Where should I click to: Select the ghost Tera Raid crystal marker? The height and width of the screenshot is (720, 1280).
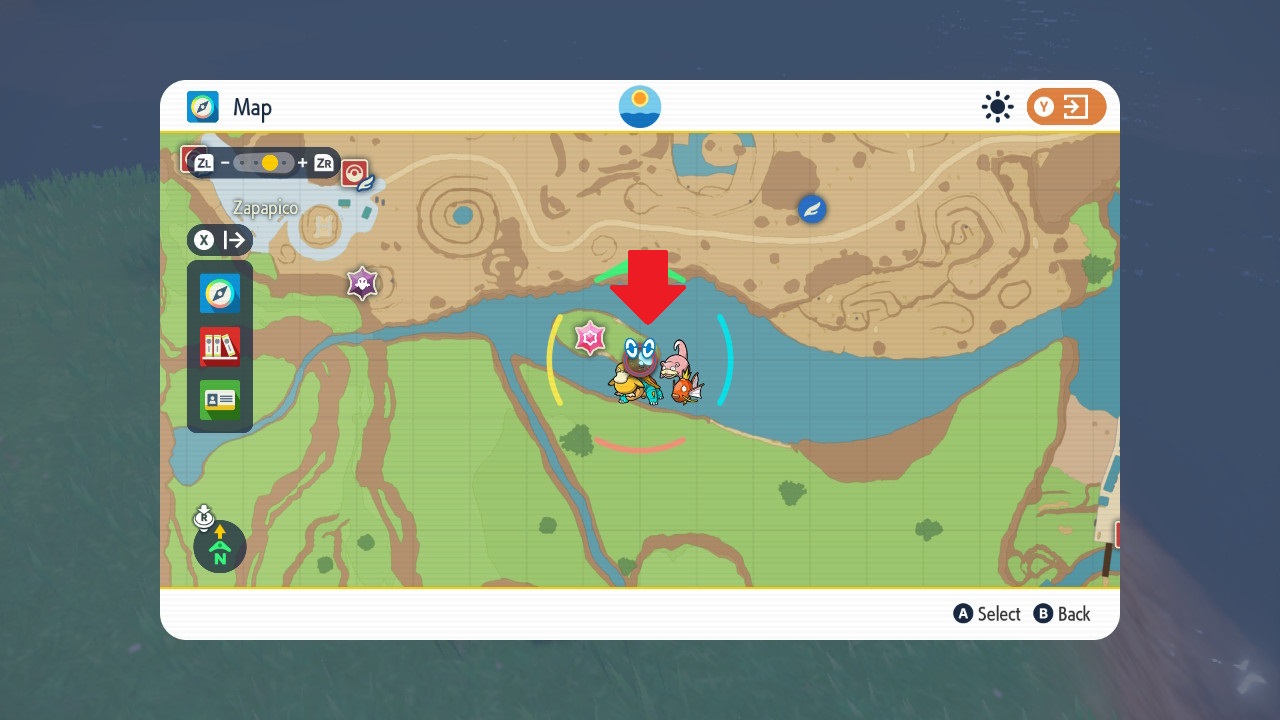coord(361,284)
